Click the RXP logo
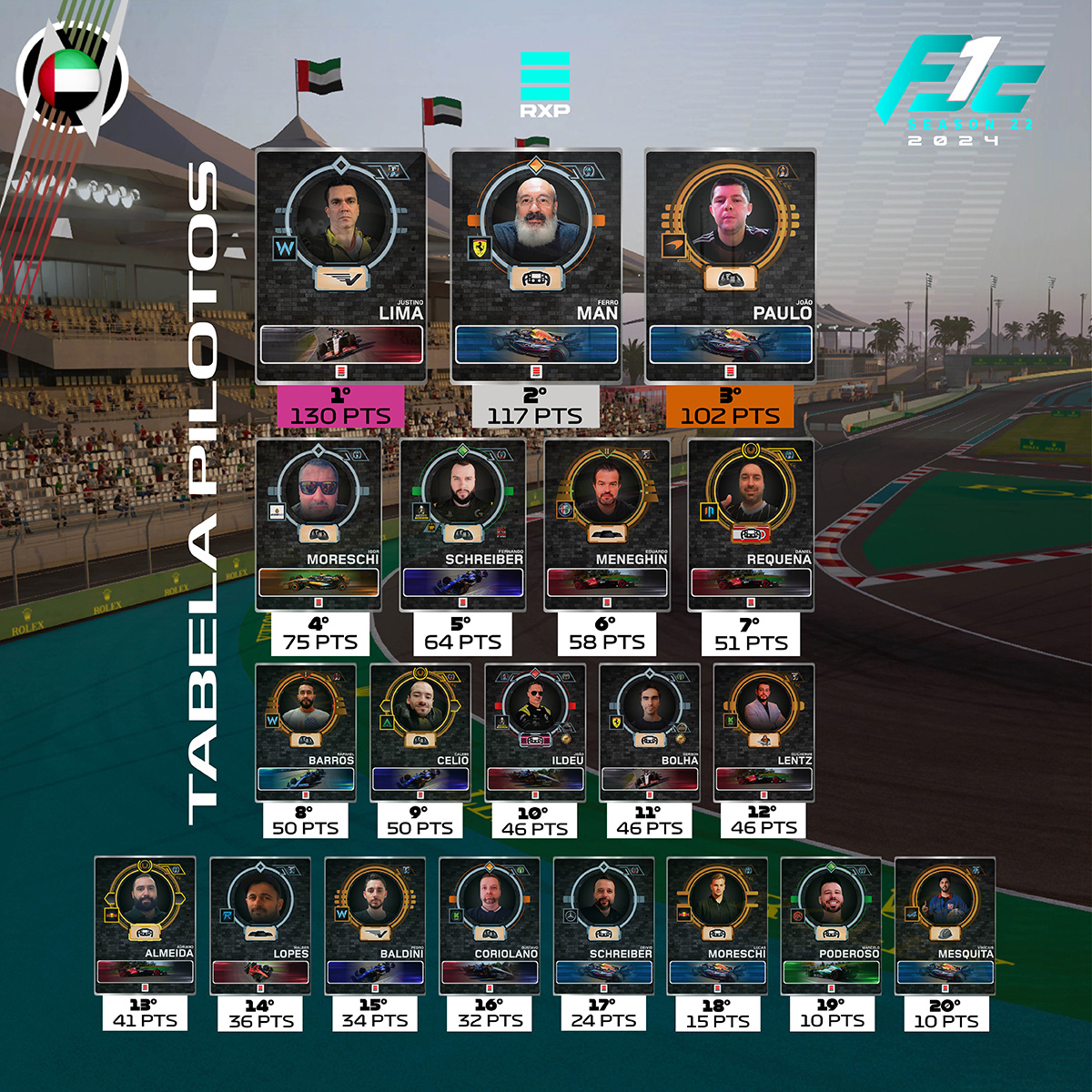 [544, 84]
